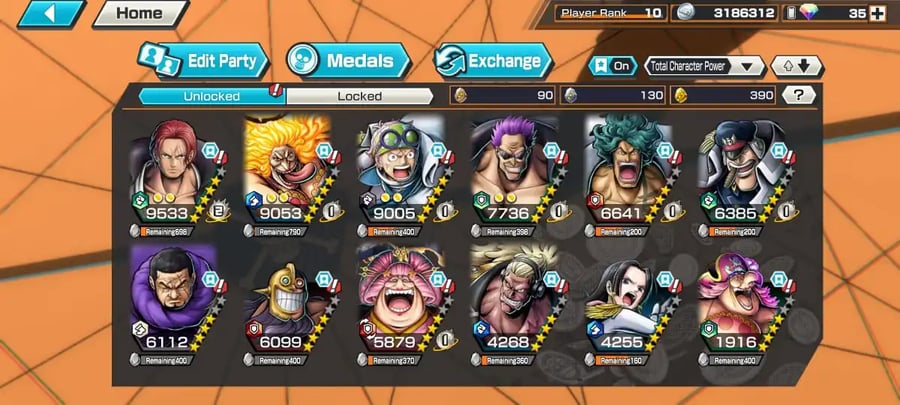The height and width of the screenshot is (405, 900).
Task: Toggle the favorites filter On button
Action: coord(612,66)
